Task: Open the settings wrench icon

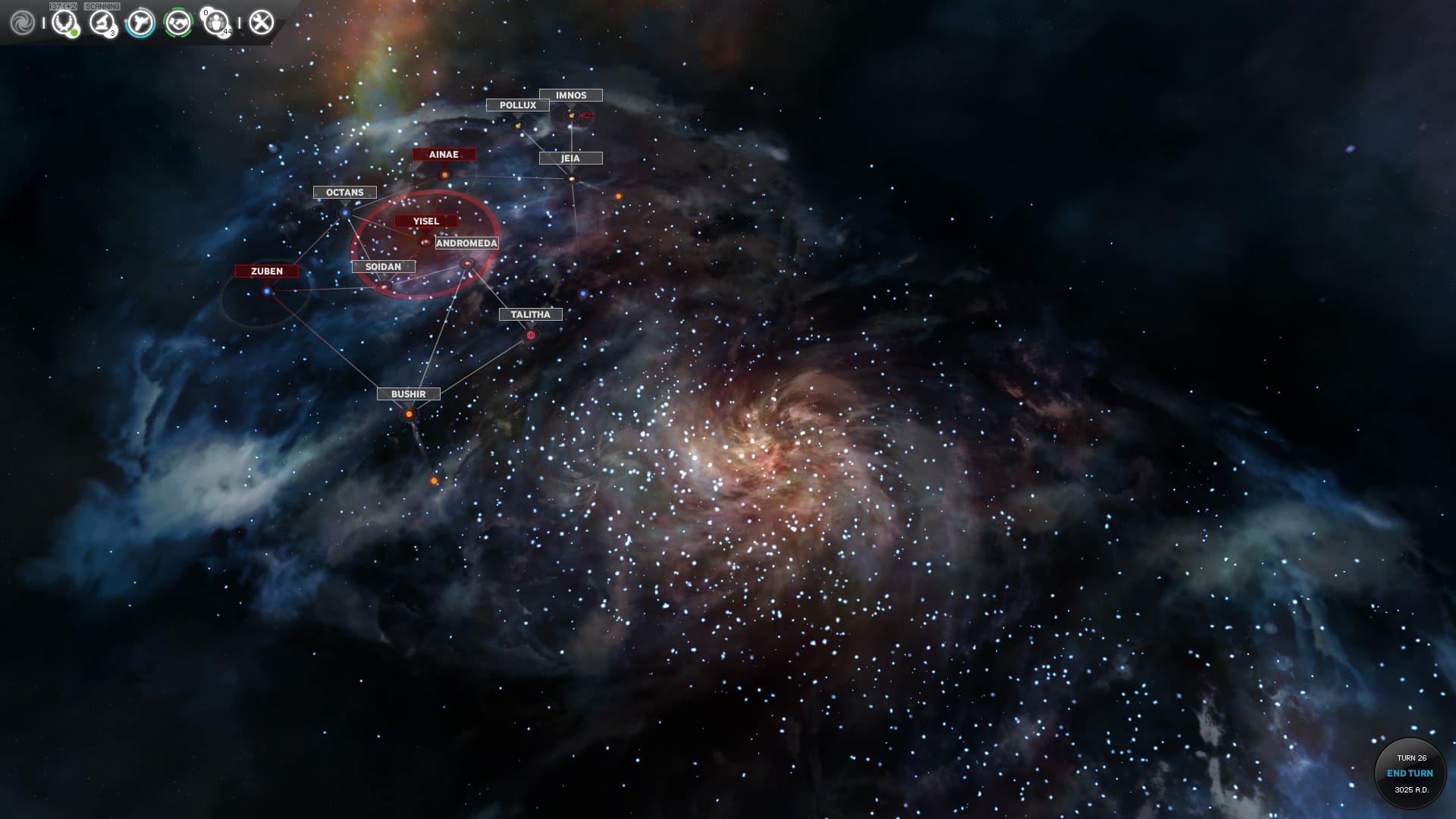Action: [261, 21]
